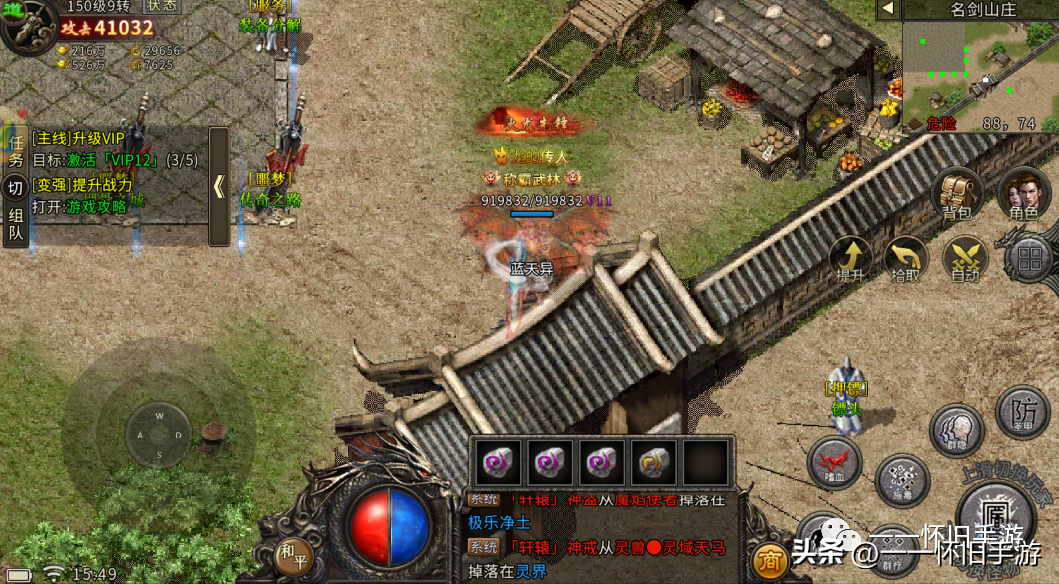Tap the 提升 upgrade arrow button
The width and height of the screenshot is (1059, 584).
(850, 260)
